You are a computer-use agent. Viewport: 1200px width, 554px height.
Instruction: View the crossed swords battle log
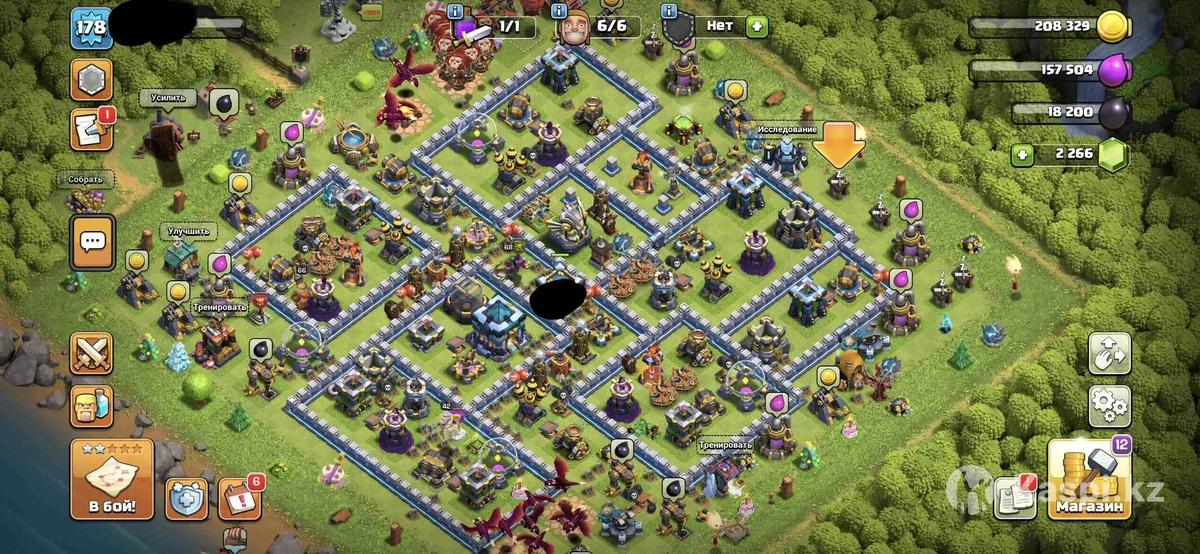coord(91,353)
